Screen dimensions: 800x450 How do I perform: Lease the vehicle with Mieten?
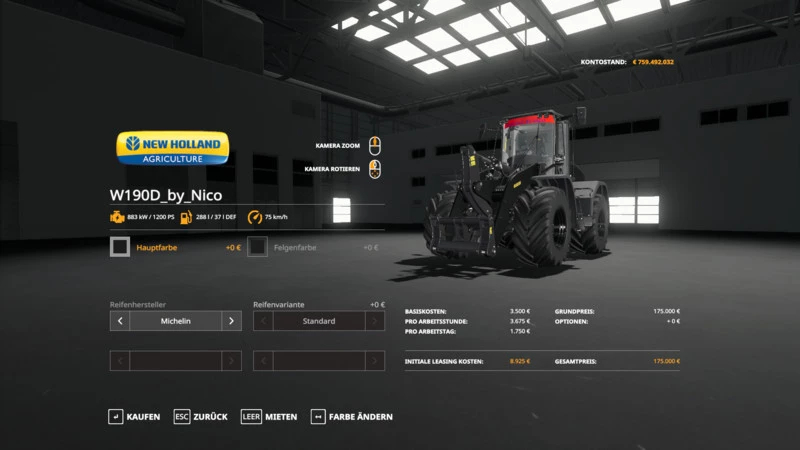coord(270,416)
